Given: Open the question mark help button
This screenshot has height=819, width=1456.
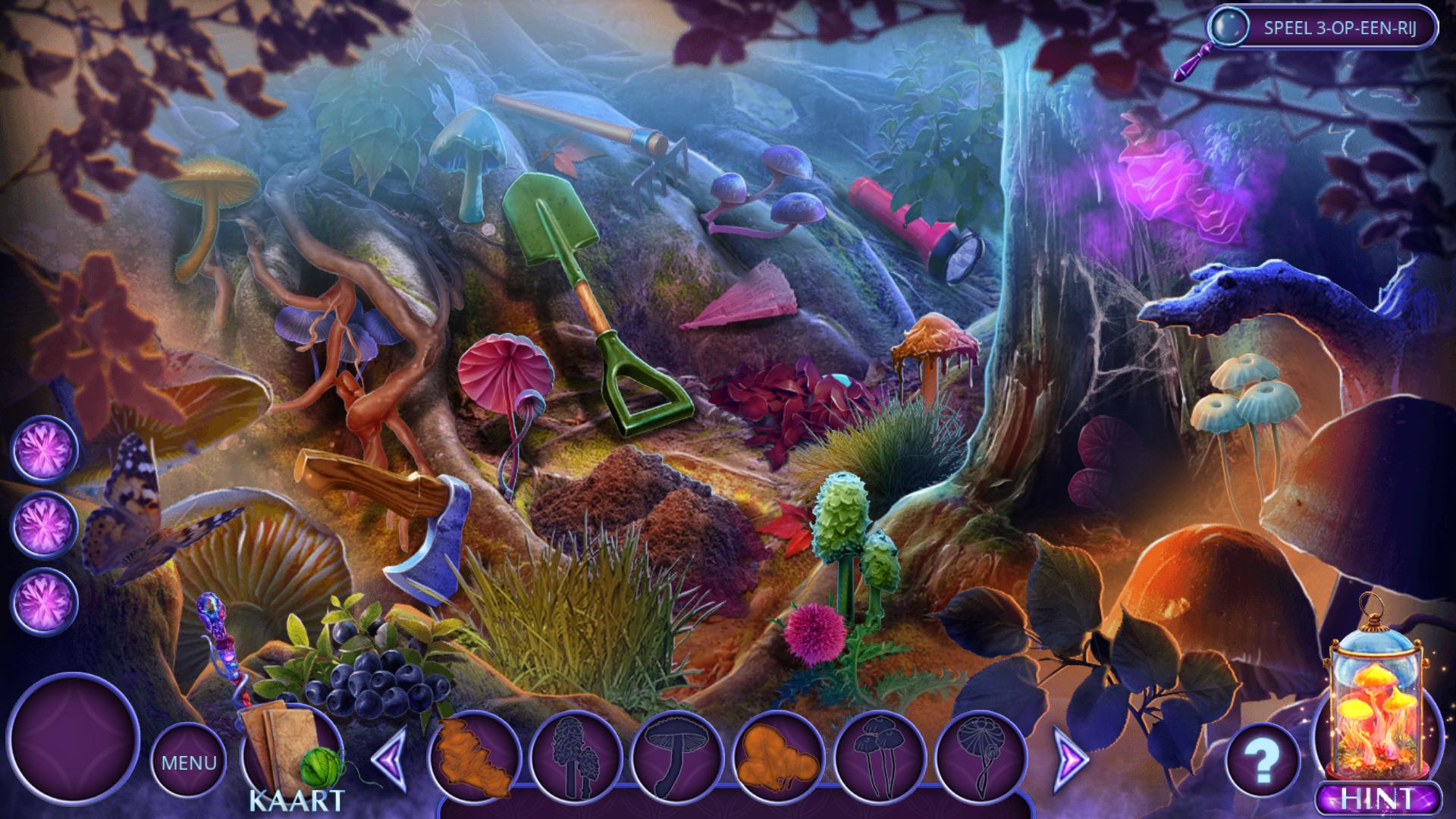Looking at the screenshot, I should point(1262,761).
